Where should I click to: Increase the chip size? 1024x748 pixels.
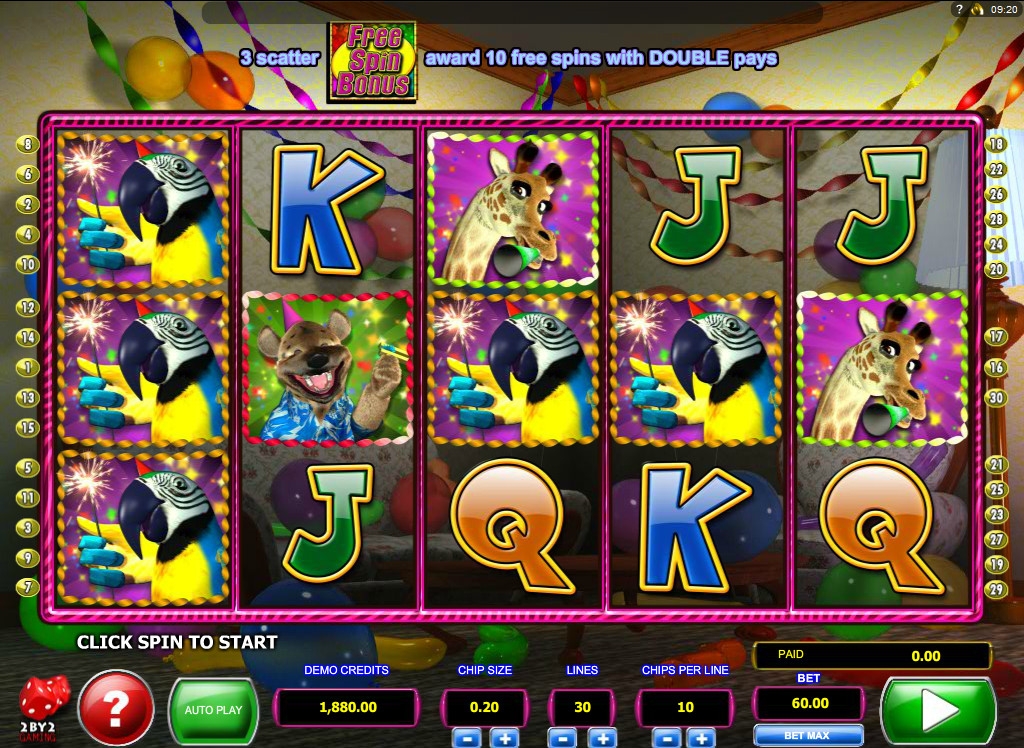tap(504, 739)
